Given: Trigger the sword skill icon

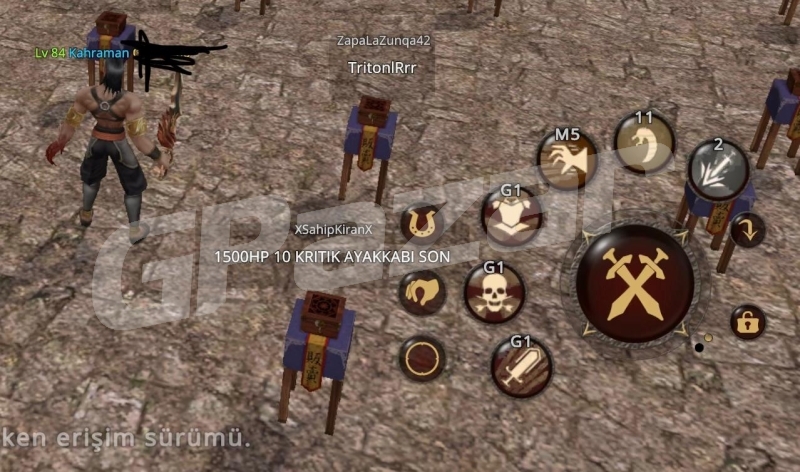Looking at the screenshot, I should [521, 366].
